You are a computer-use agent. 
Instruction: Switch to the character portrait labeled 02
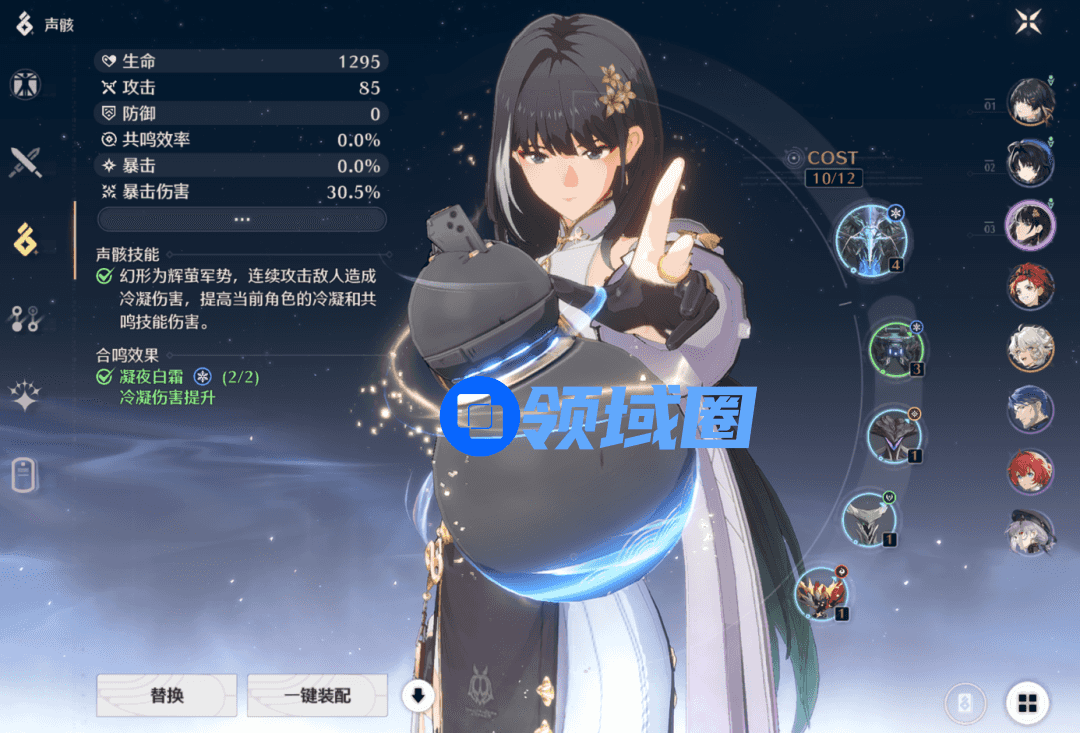coord(1029,163)
